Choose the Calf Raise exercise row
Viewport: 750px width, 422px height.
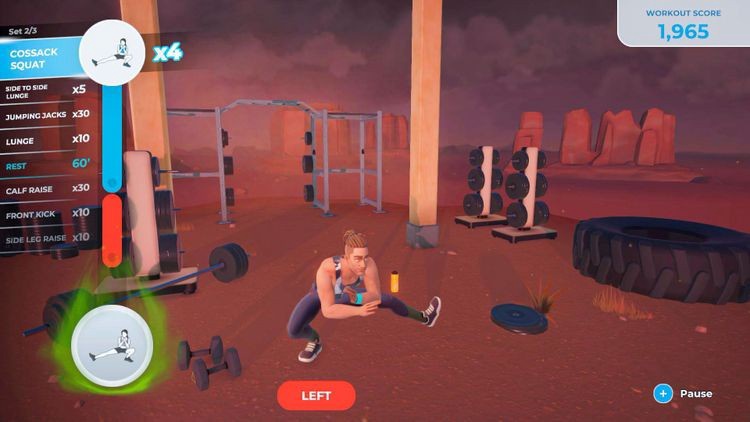[45, 188]
